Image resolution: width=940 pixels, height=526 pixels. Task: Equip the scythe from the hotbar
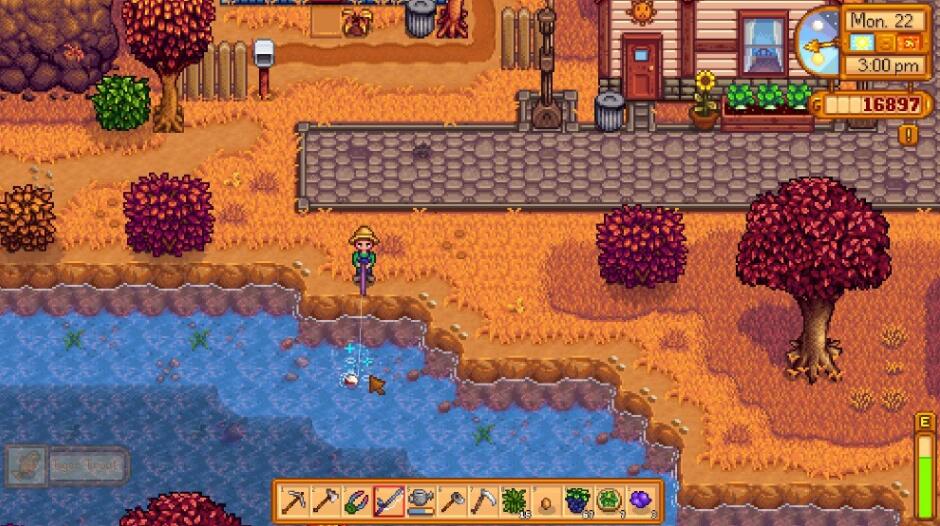[x=485, y=500]
